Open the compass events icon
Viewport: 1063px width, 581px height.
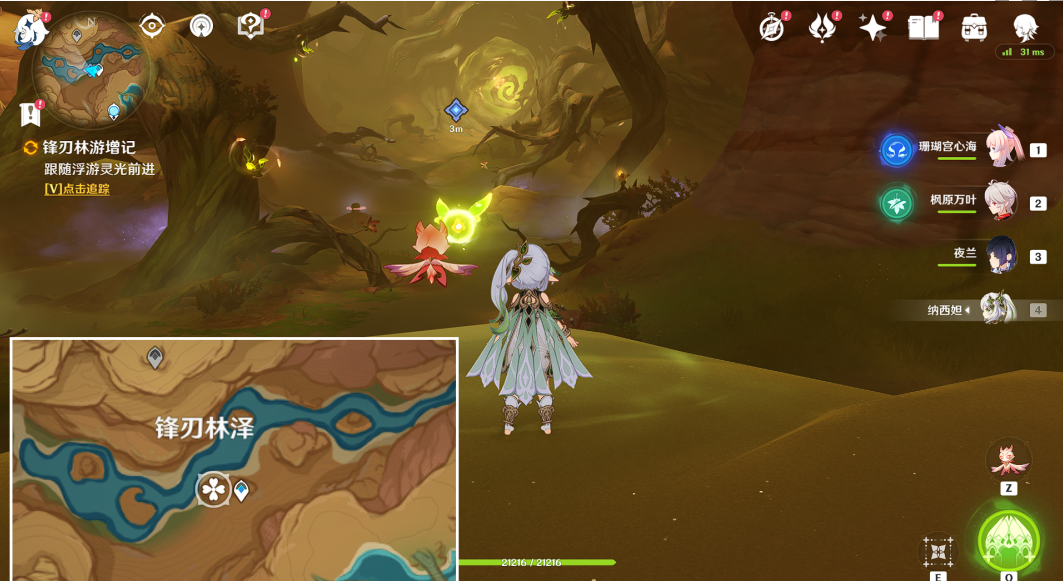coord(772,28)
